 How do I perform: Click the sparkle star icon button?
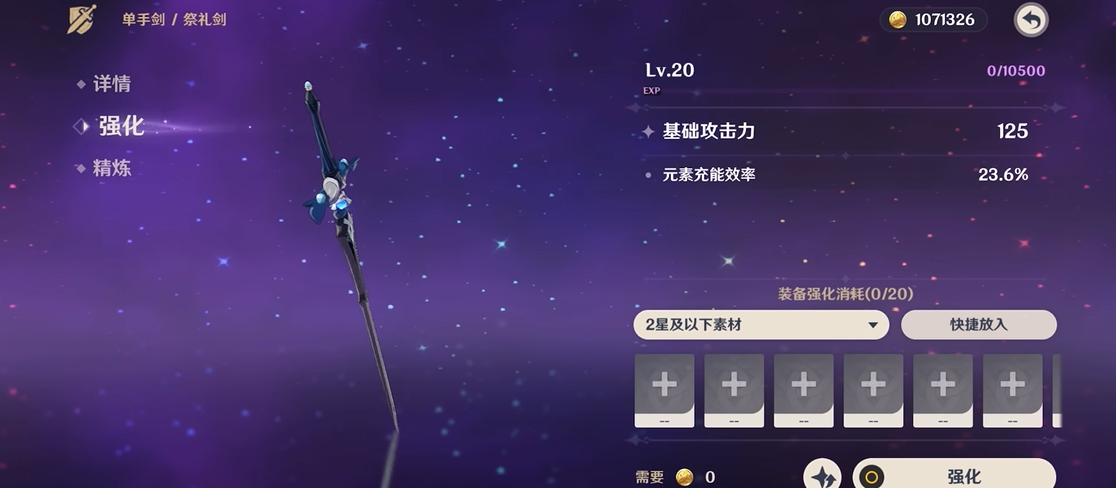coord(824,477)
